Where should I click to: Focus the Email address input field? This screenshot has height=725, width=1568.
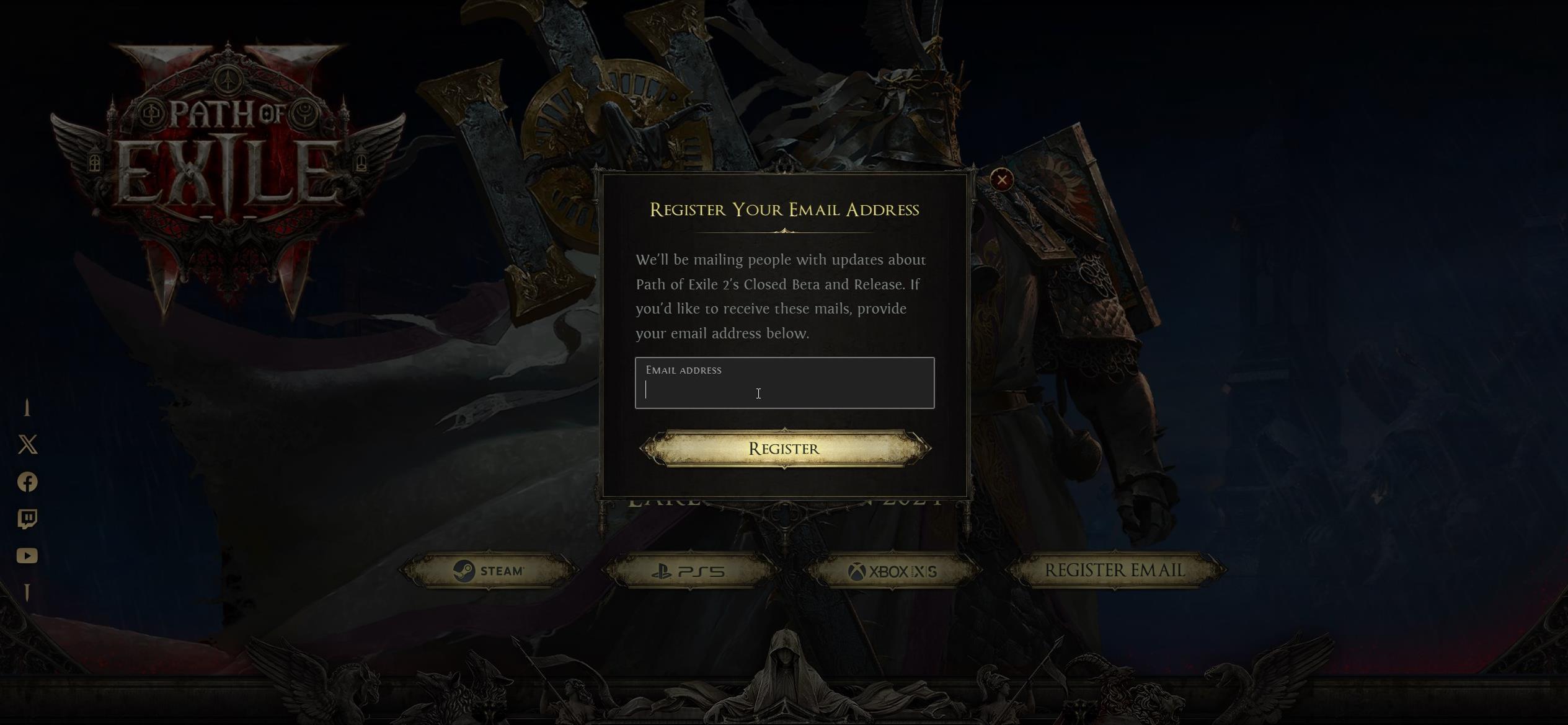point(784,392)
